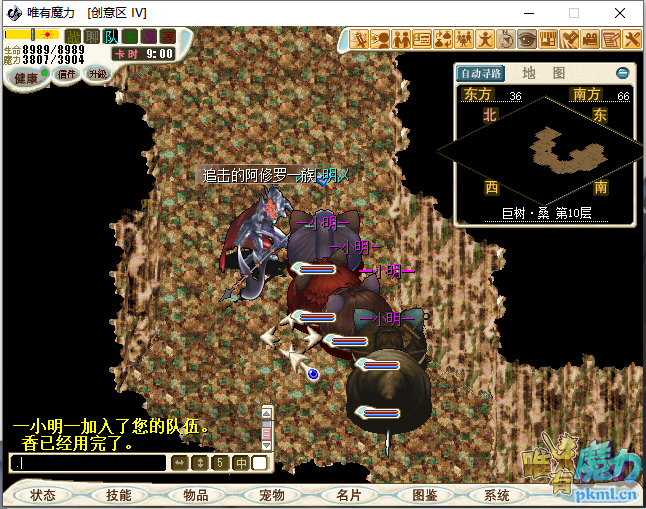Screen dimensions: 646x509
Task: Open the 名片 name card menu
Action: [347, 495]
